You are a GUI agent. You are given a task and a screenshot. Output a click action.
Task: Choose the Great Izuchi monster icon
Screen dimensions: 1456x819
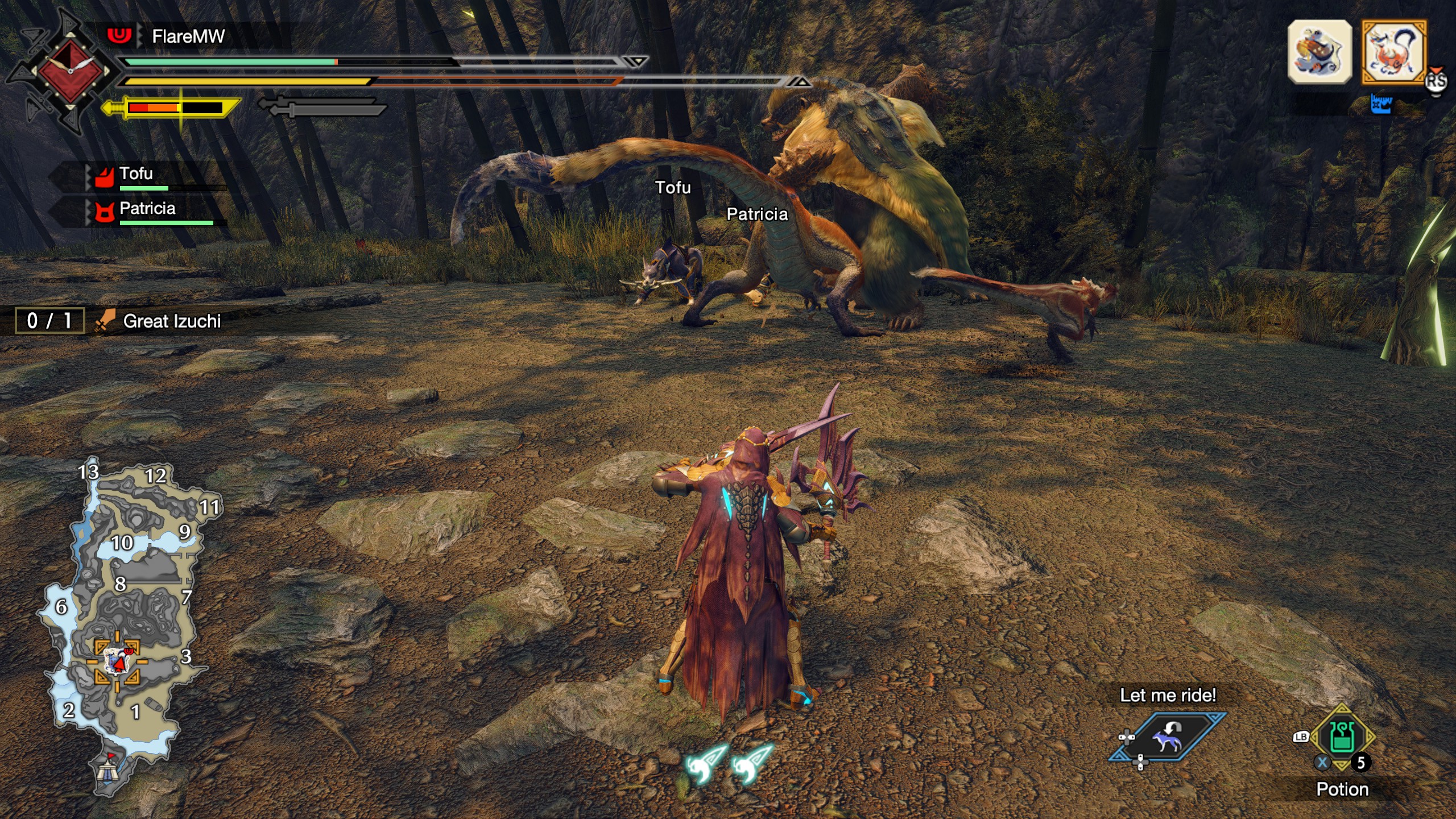tap(1394, 52)
